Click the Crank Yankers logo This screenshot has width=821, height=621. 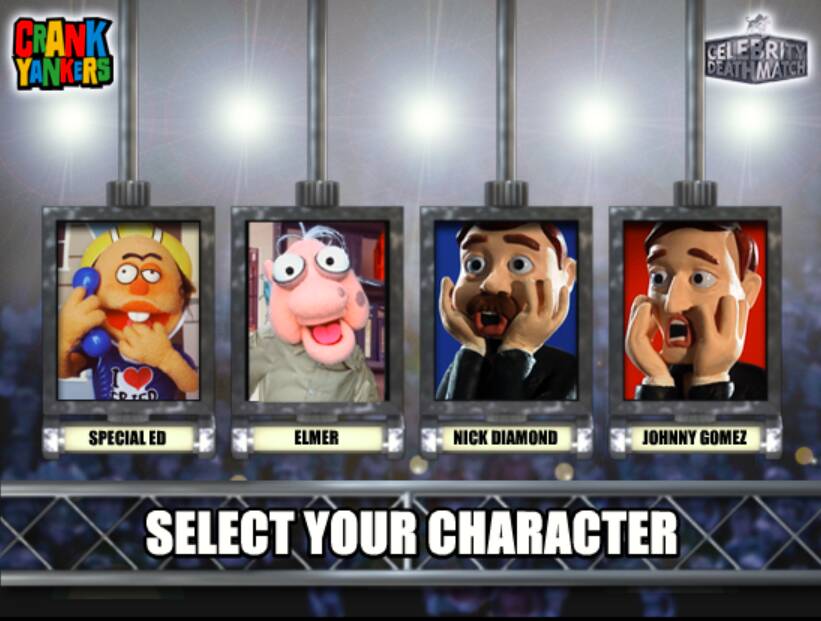(x=62, y=53)
